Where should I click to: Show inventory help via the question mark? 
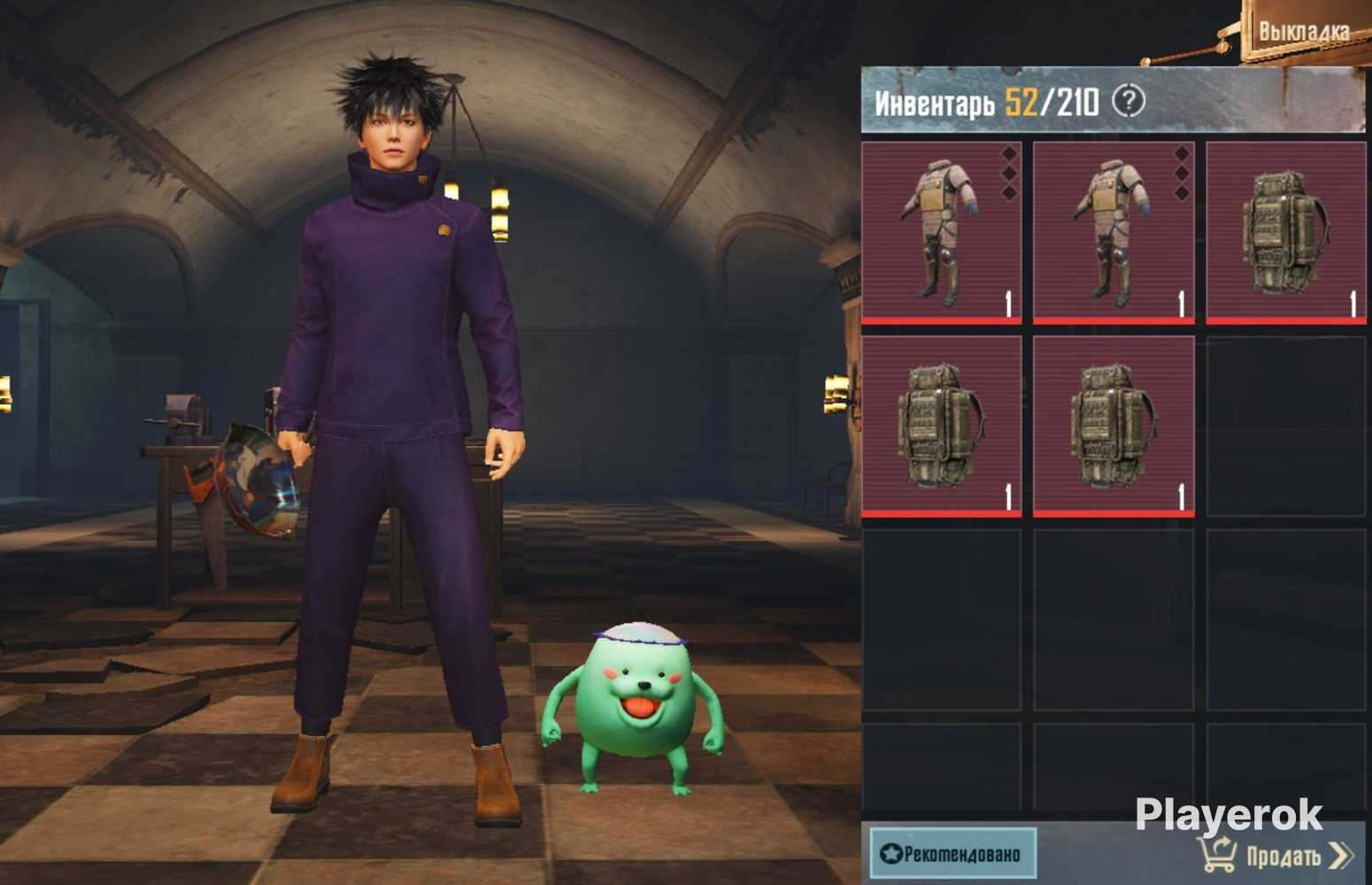click(1129, 101)
